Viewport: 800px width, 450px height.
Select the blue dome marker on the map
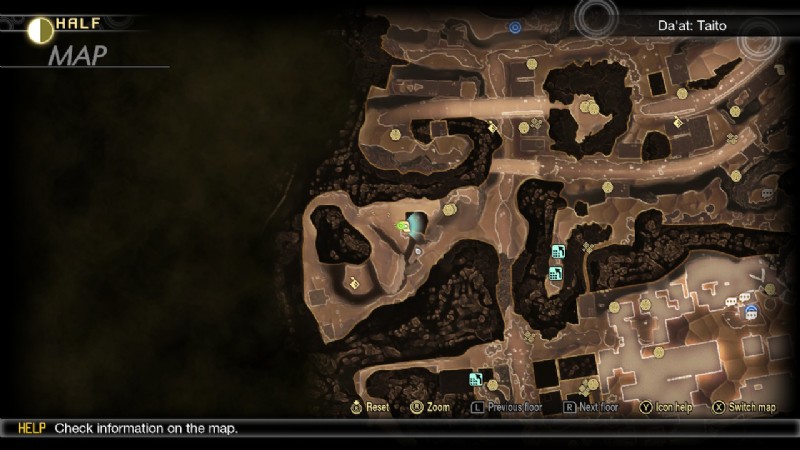750,312
